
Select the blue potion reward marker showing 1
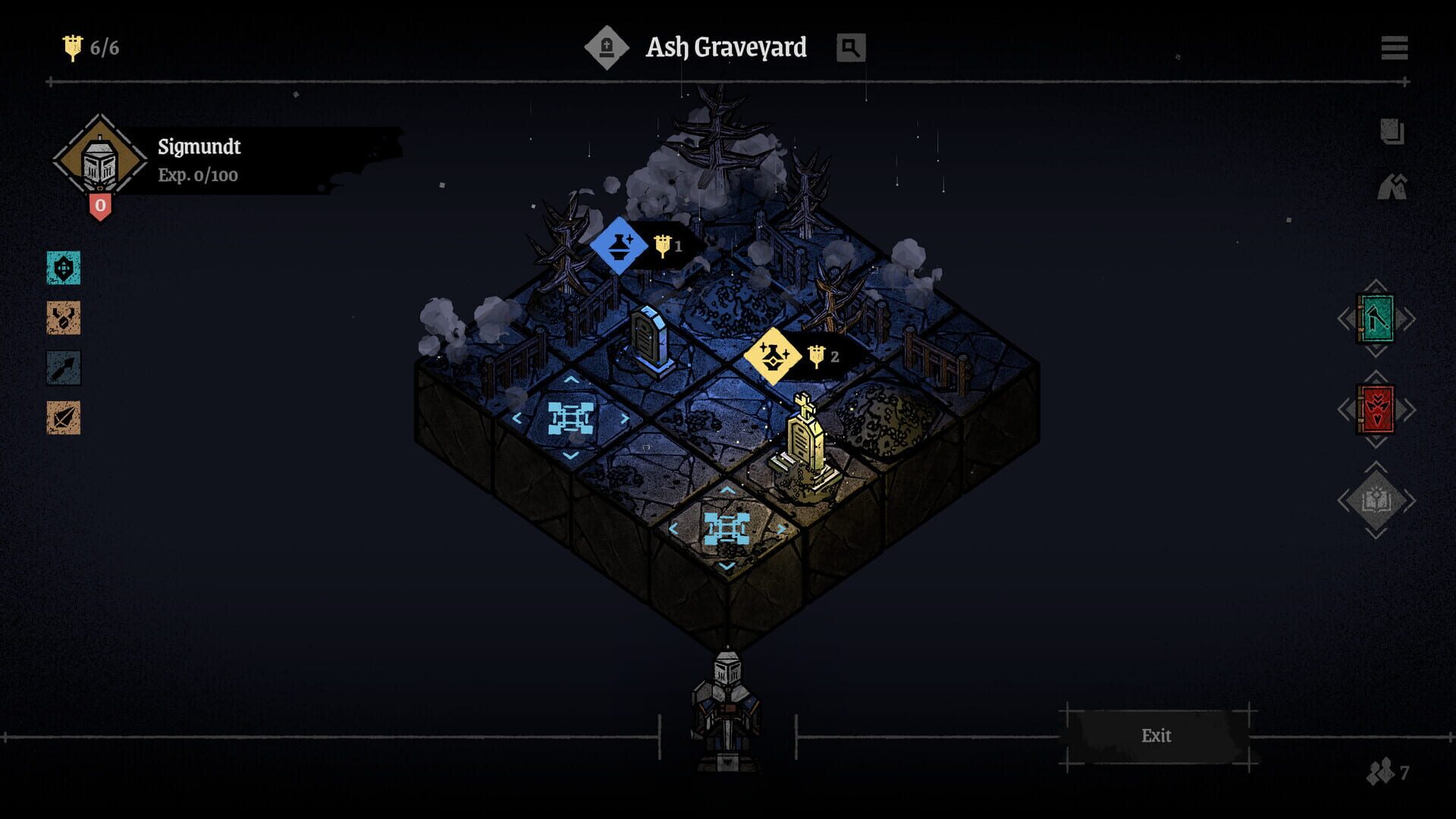click(x=620, y=246)
